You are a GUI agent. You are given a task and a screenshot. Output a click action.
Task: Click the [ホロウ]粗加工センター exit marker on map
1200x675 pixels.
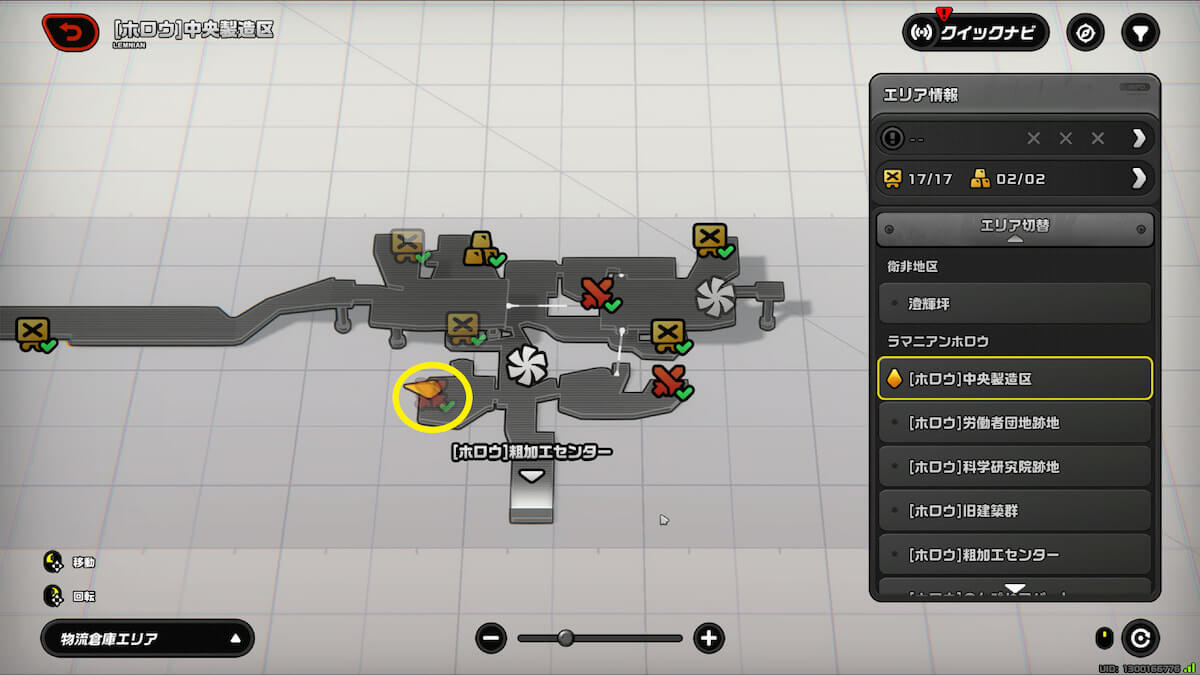[531, 477]
